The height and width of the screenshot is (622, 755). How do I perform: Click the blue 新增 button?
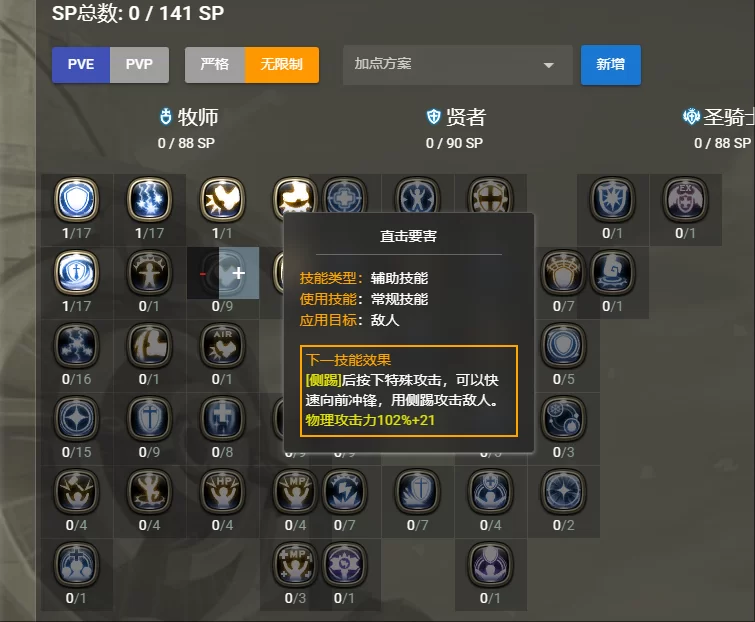coord(610,65)
